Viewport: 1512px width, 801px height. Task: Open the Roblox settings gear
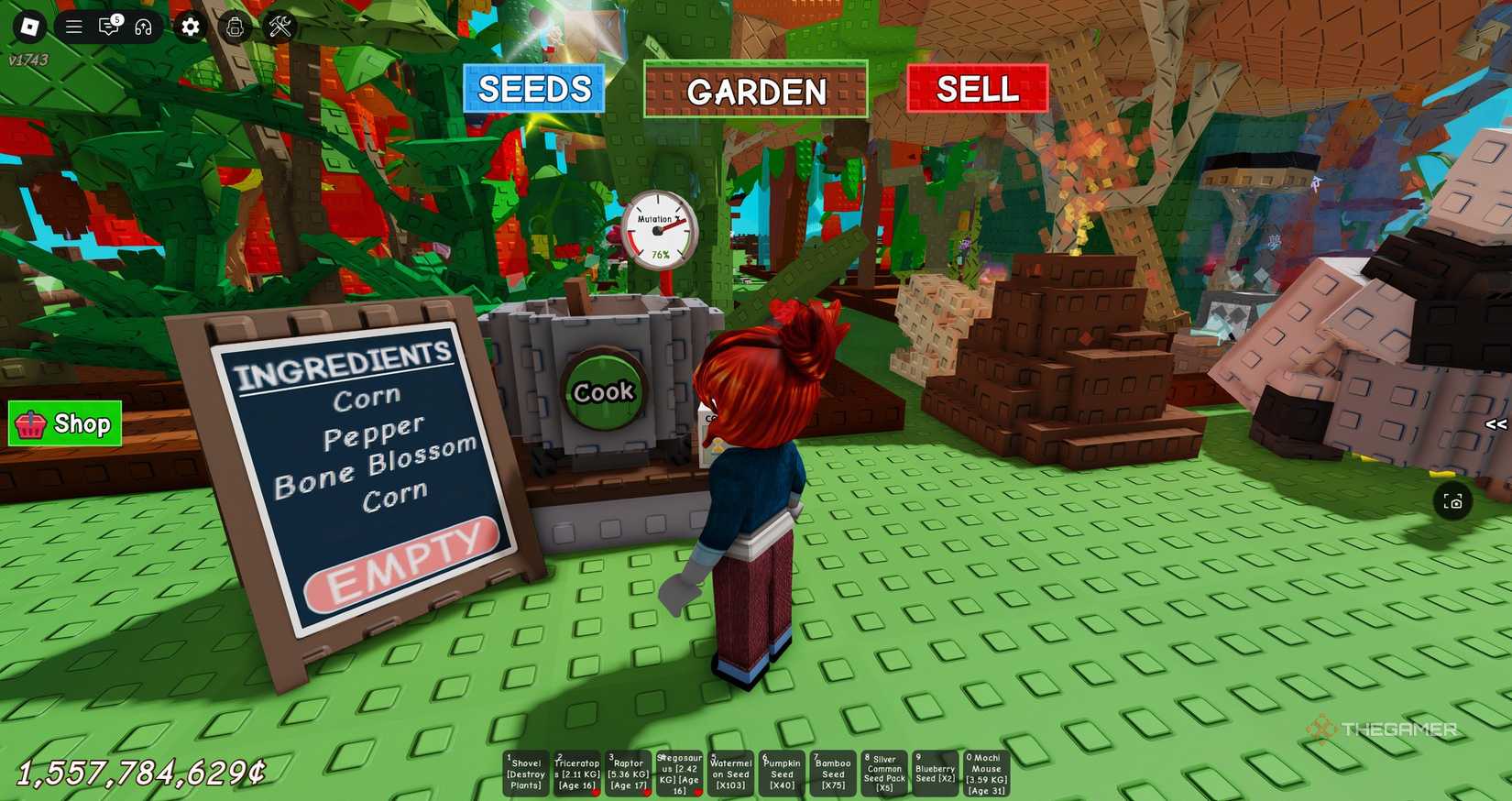point(190,27)
